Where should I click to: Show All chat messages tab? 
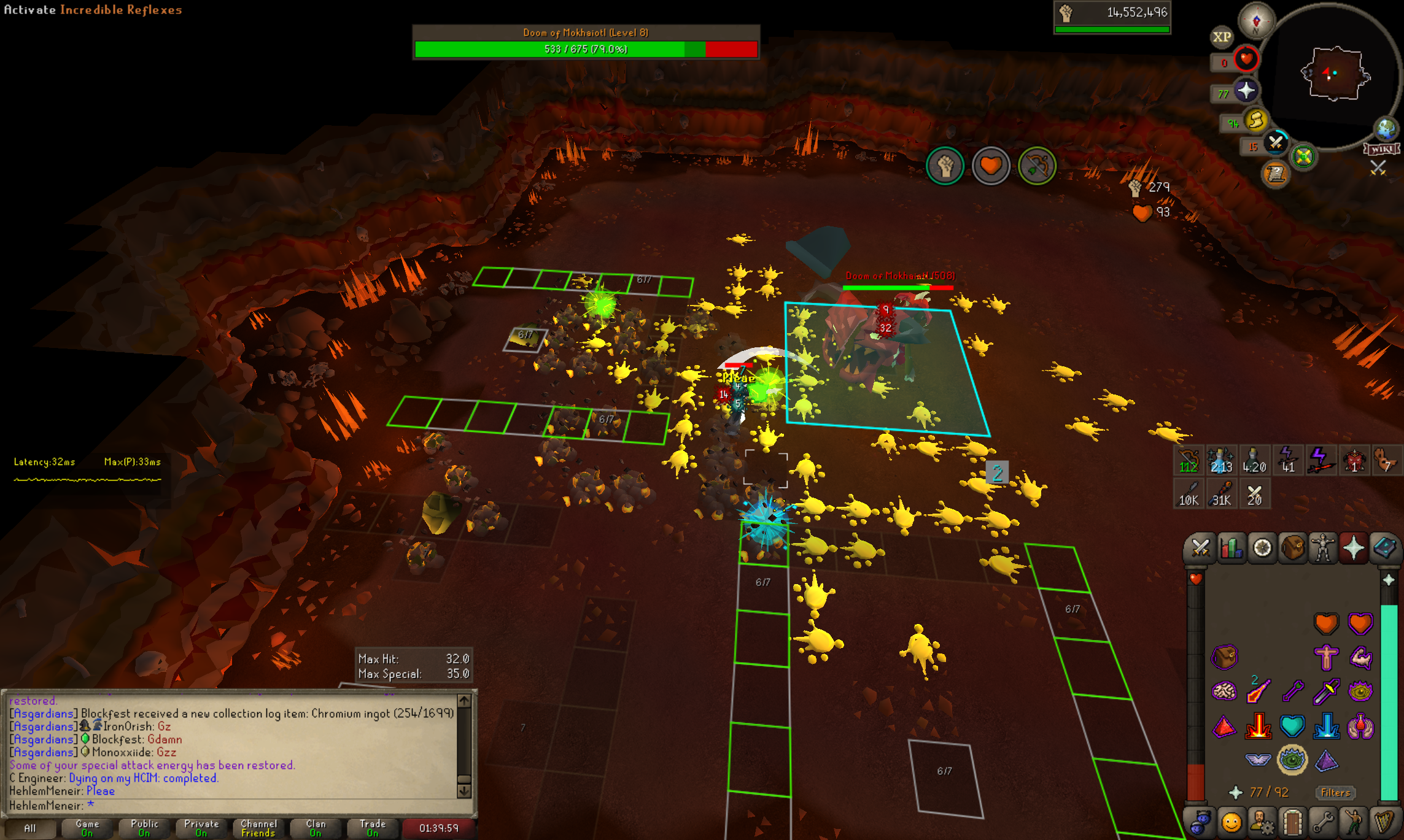[29, 828]
